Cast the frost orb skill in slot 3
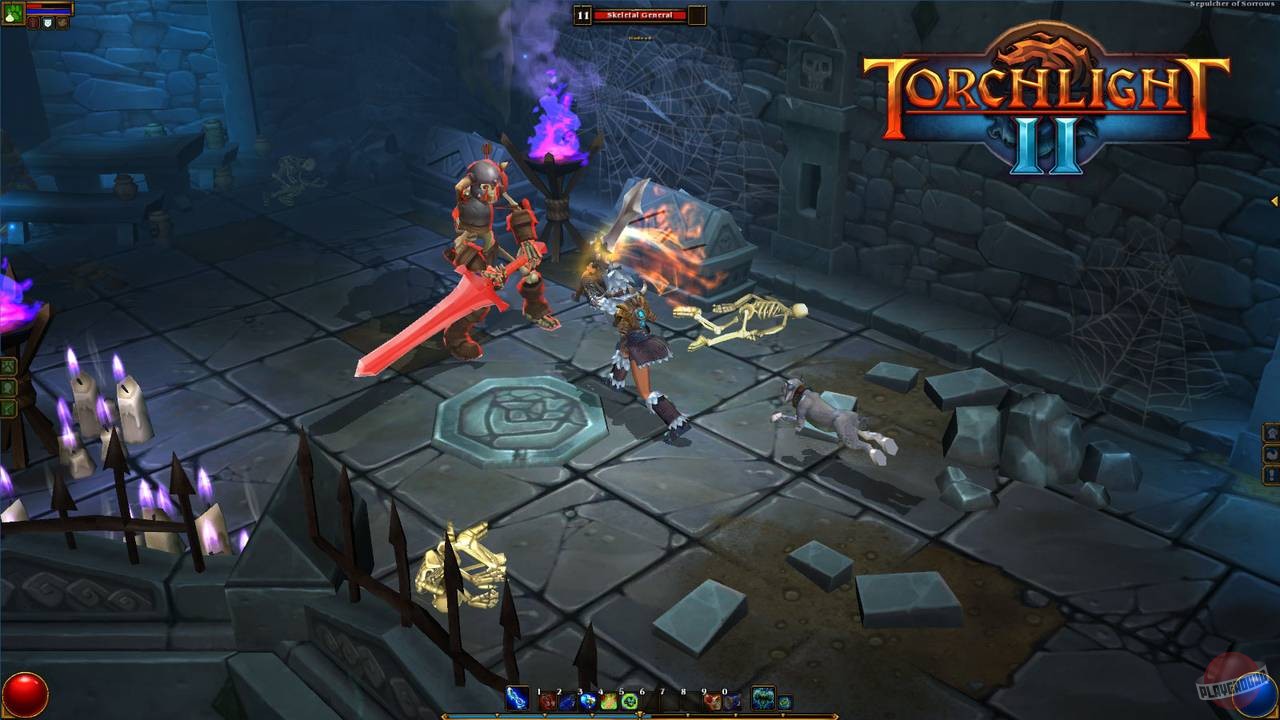 click(587, 701)
